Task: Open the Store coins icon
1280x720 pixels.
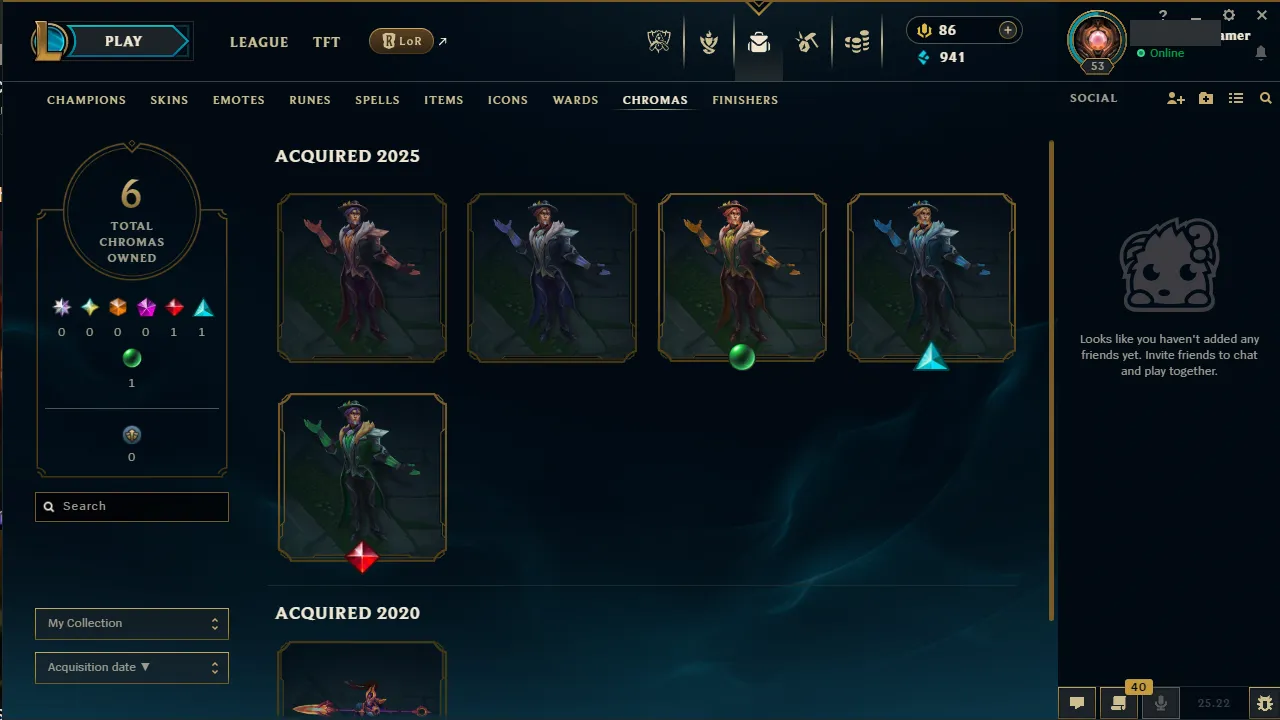Action: [x=857, y=42]
